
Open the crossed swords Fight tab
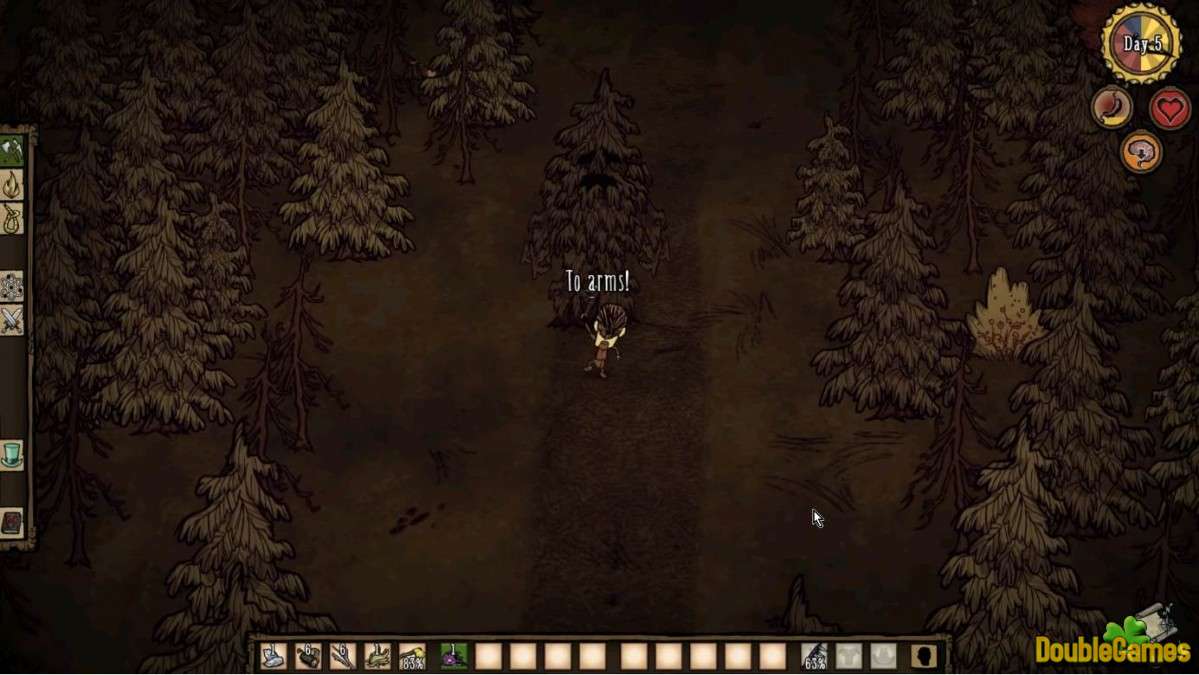point(12,321)
